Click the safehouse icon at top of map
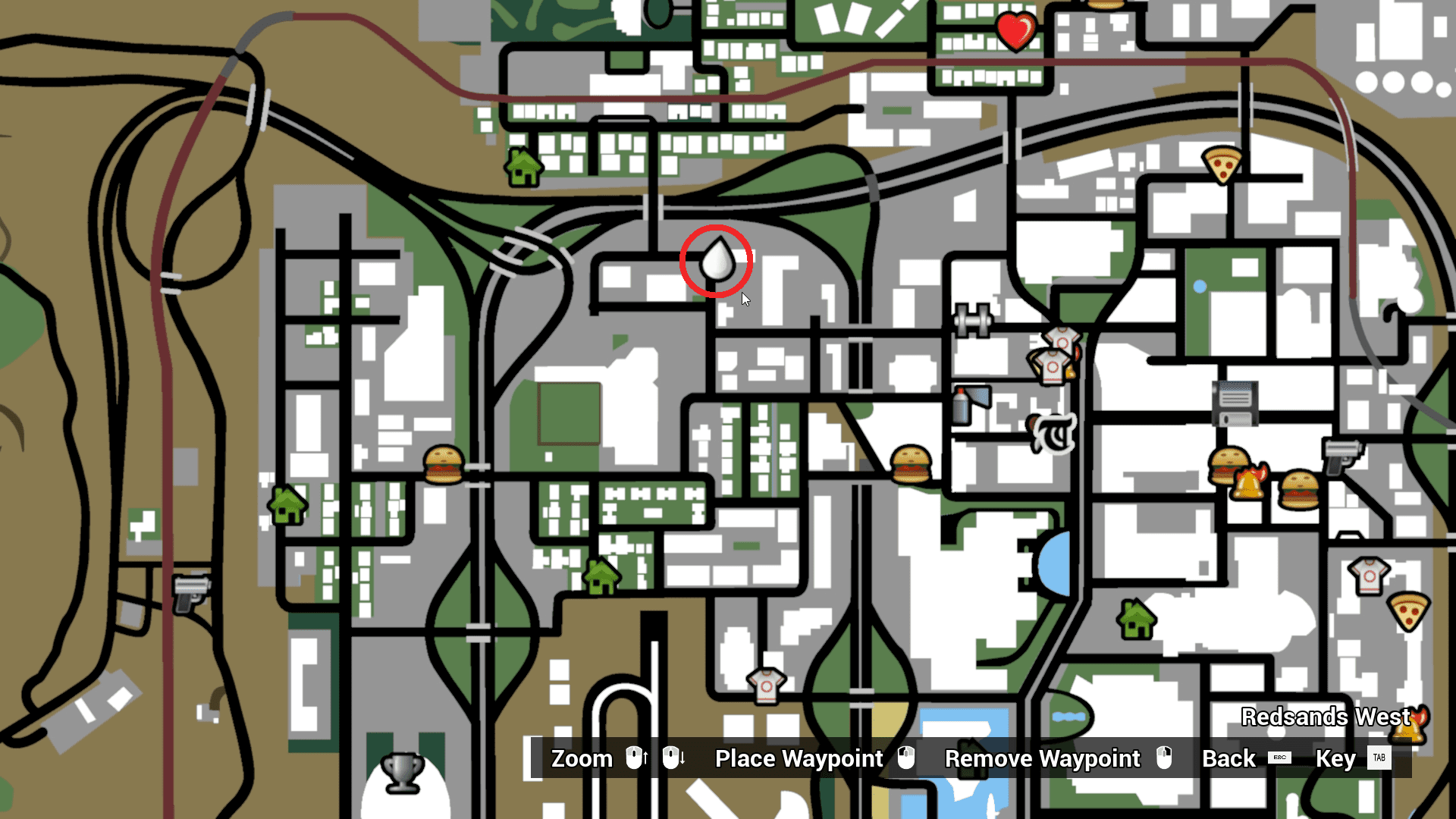This screenshot has width=1456, height=819. click(x=522, y=168)
